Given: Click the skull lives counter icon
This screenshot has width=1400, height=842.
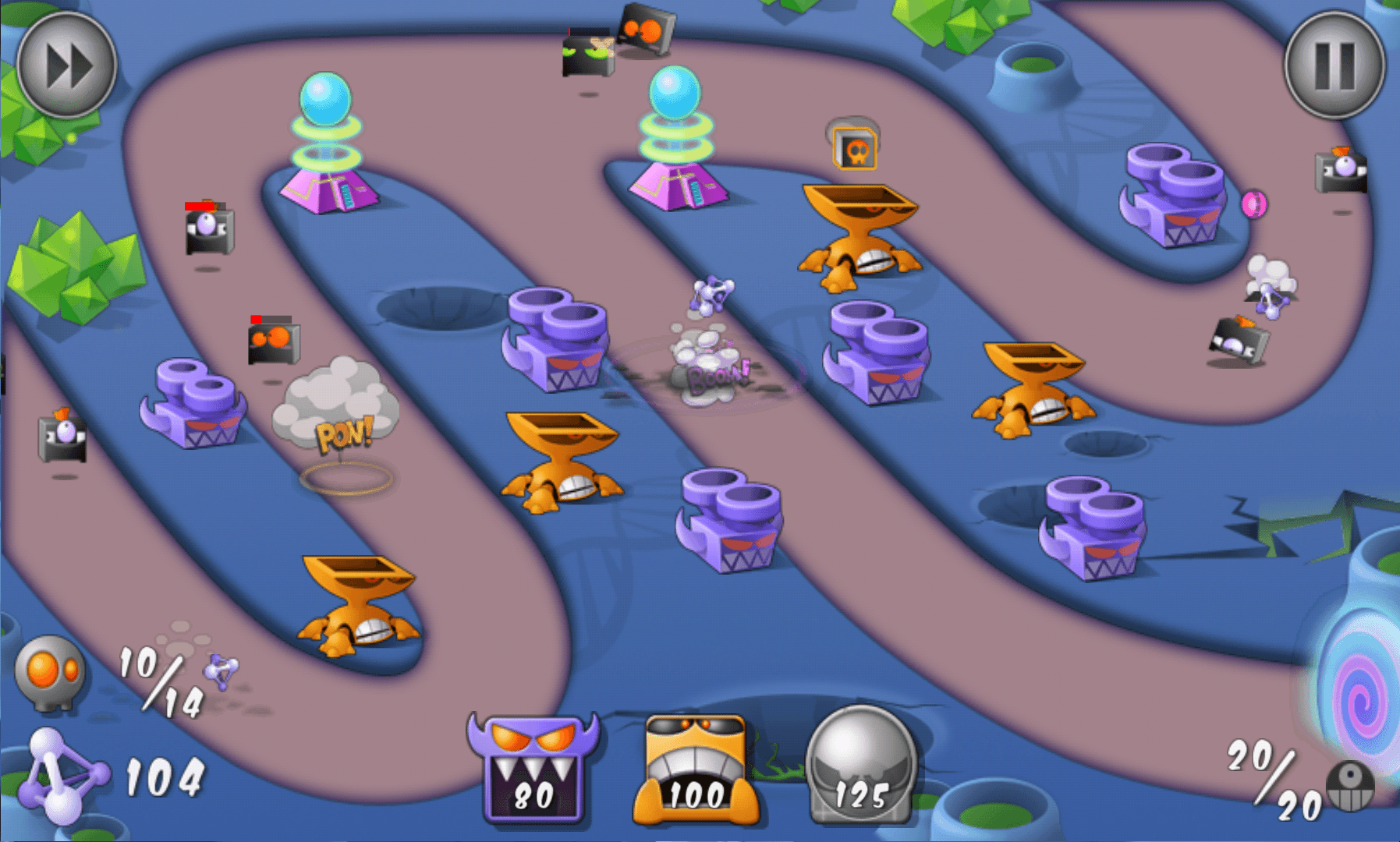Looking at the screenshot, I should coord(48,674).
